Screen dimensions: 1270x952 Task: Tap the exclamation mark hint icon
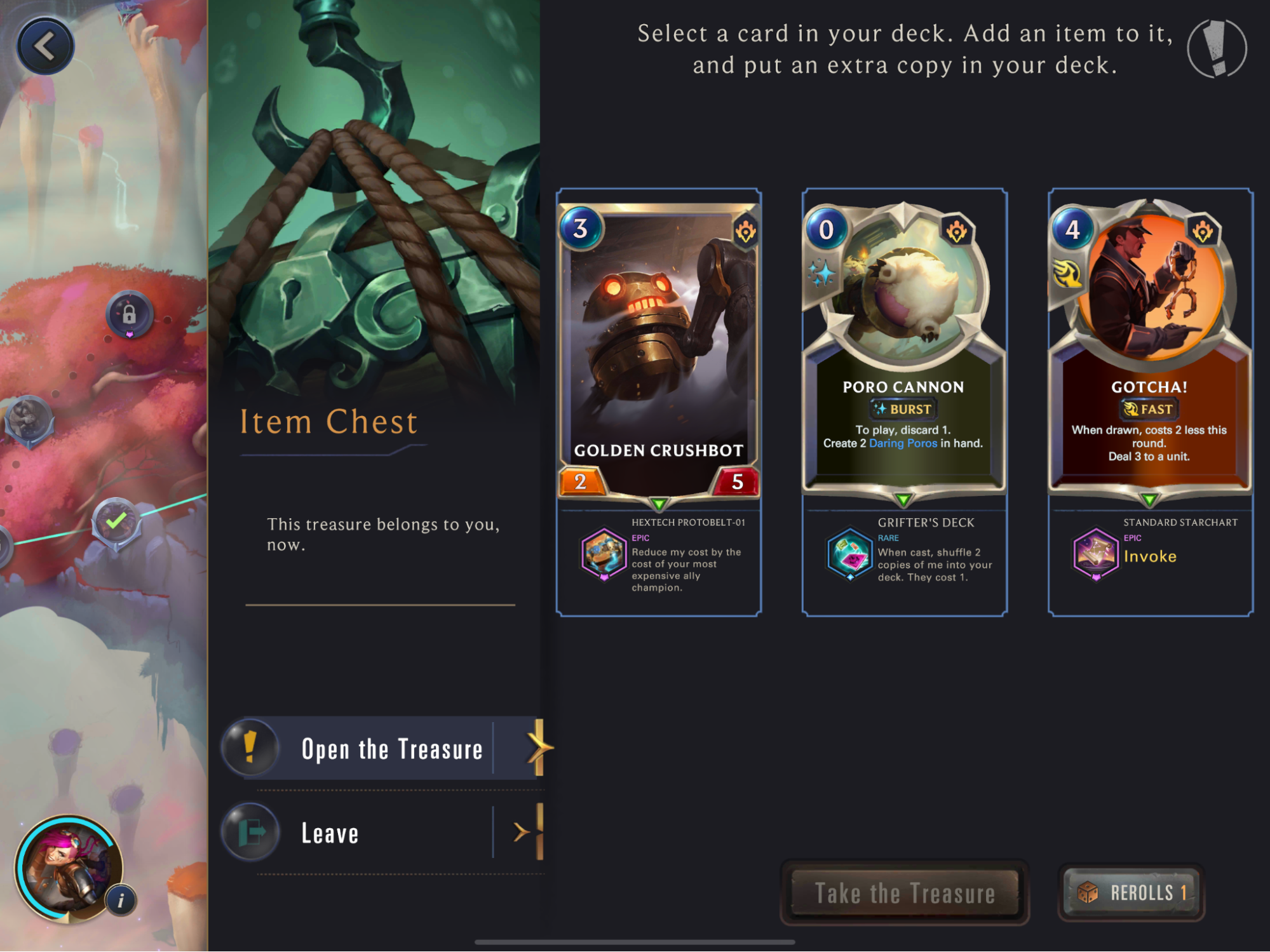tap(1217, 49)
